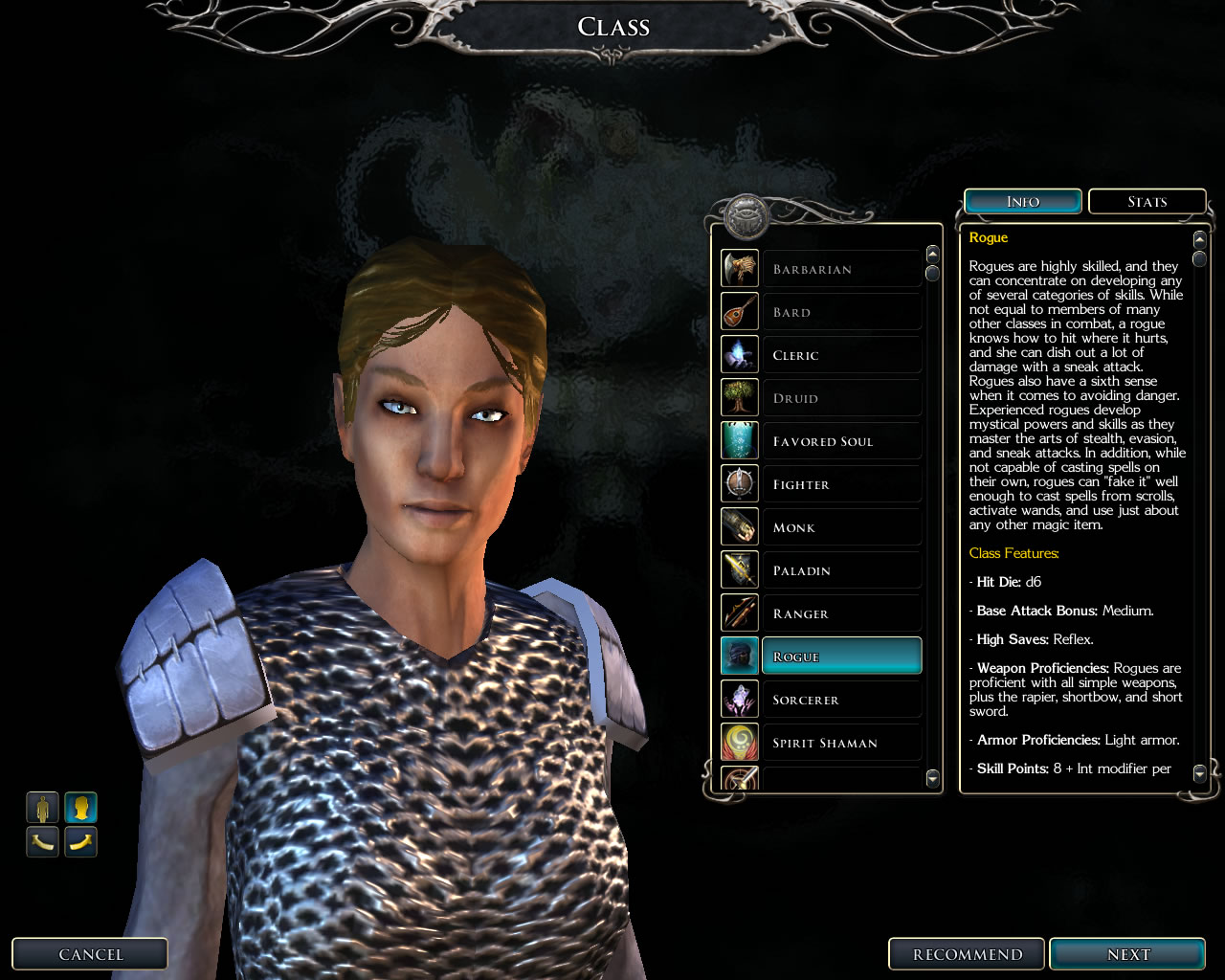
Task: Cancel character creation
Action: (x=90, y=954)
